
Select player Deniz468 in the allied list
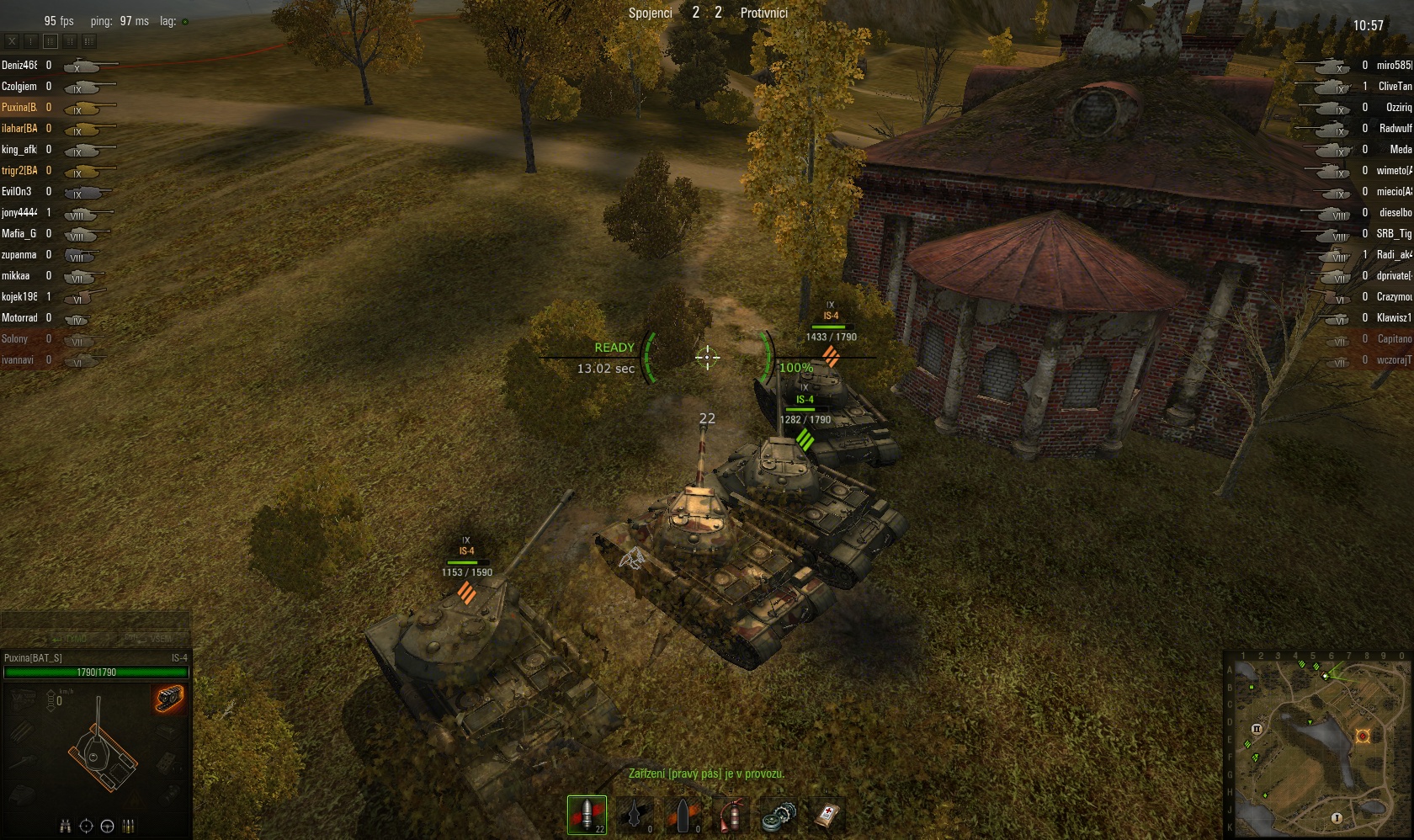(x=19, y=65)
